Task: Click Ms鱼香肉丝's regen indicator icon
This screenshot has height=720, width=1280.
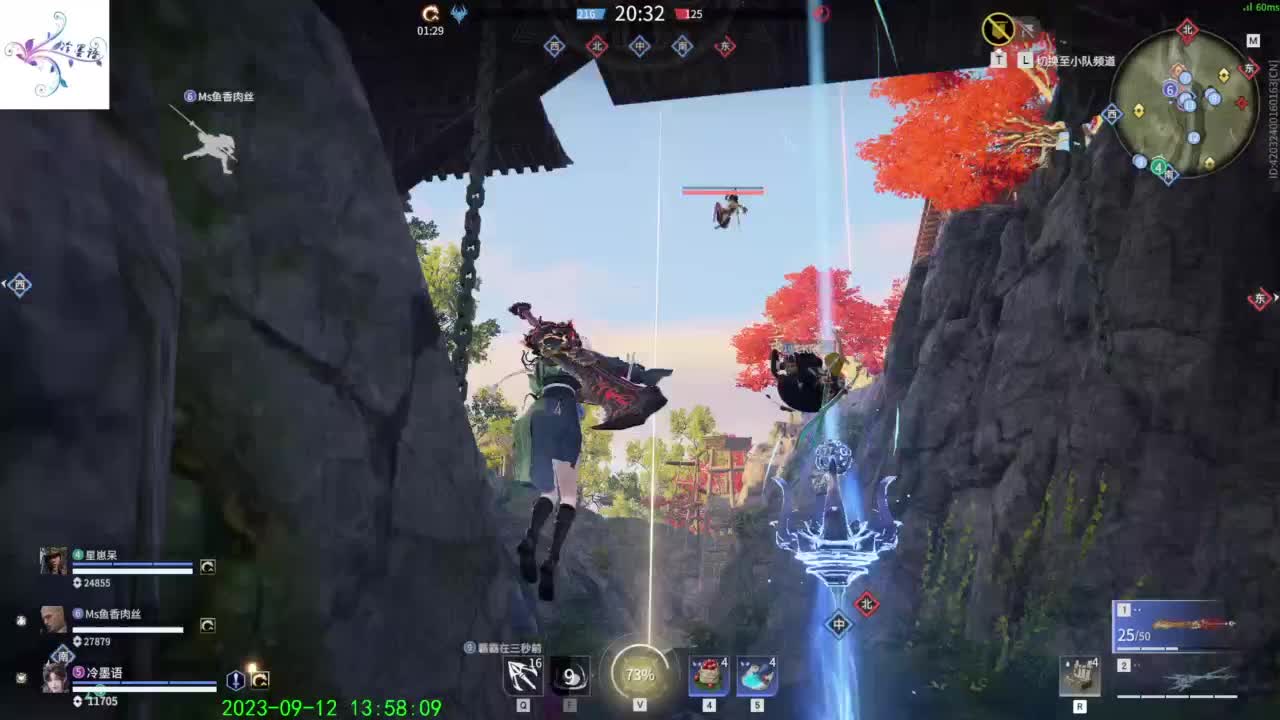Action: point(207,624)
